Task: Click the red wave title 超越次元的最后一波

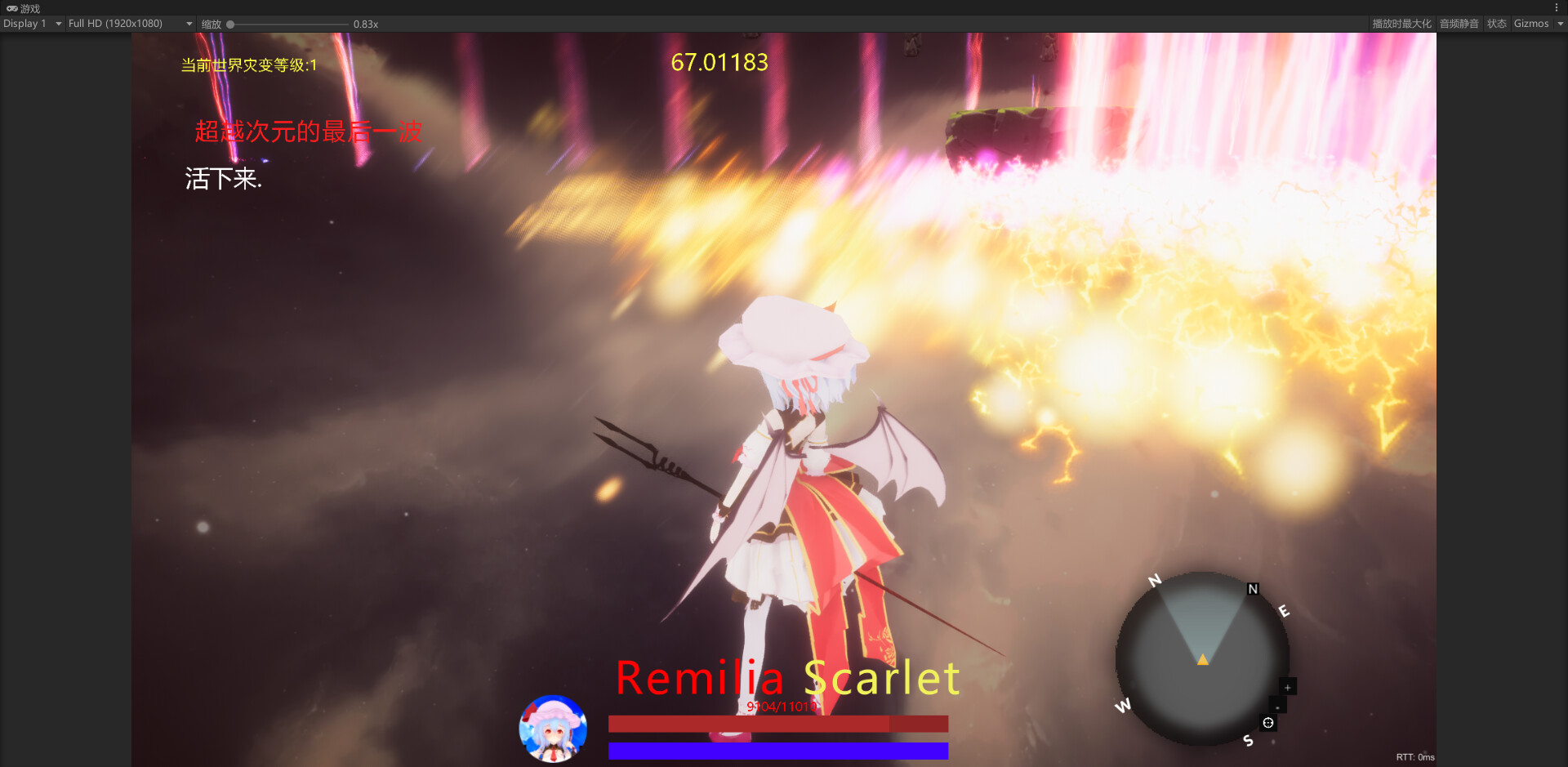Action: click(309, 130)
